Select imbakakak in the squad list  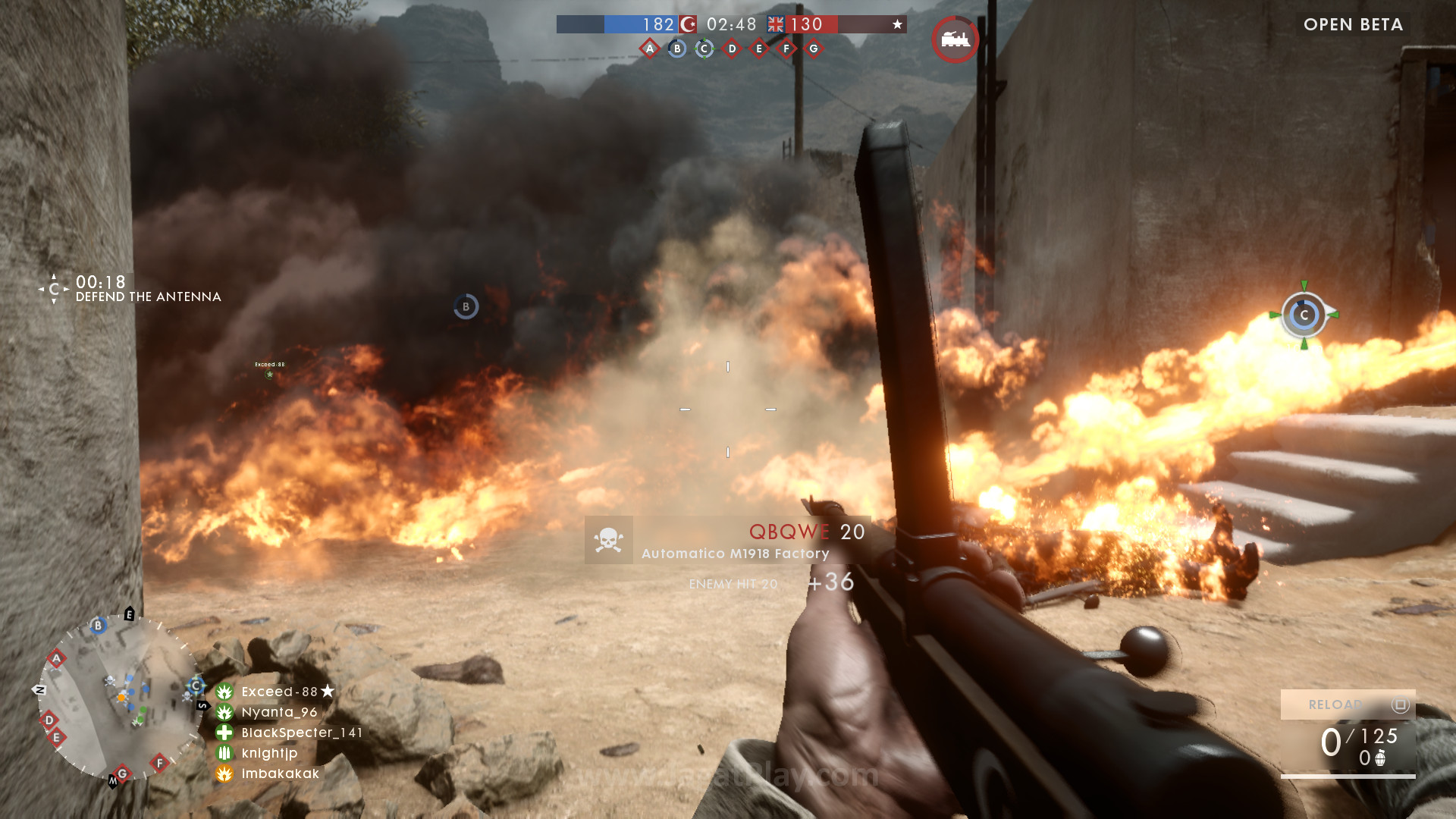[280, 773]
